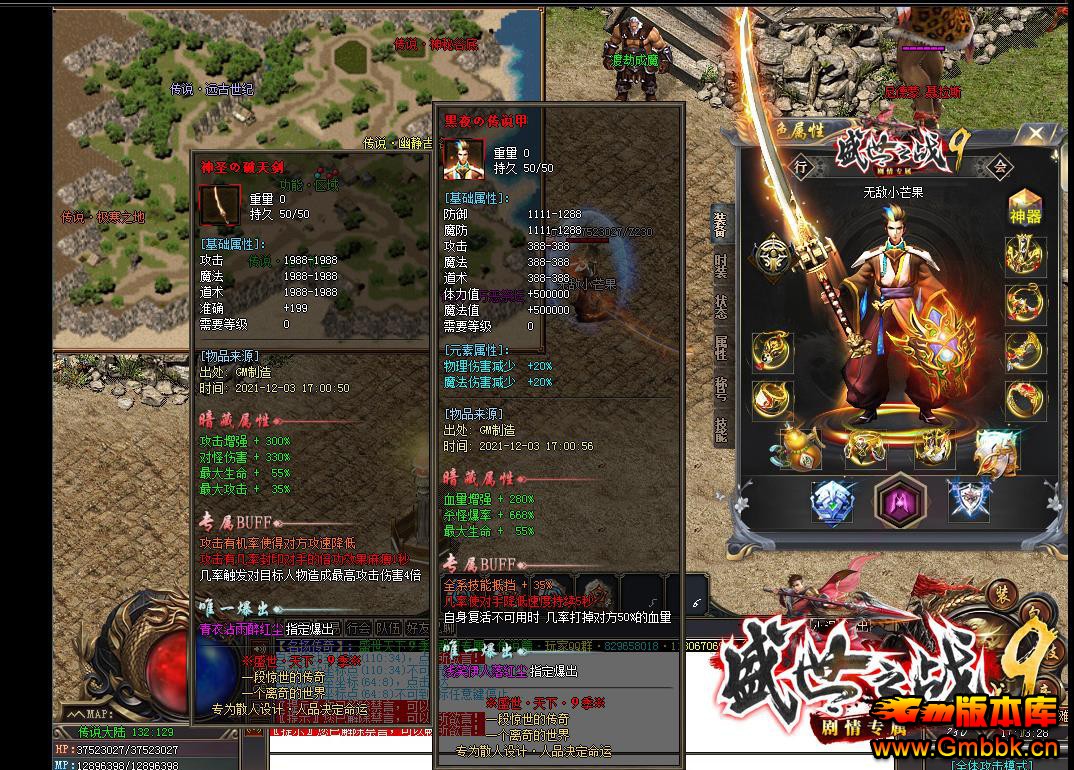Image resolution: width=1074 pixels, height=770 pixels.
Task: Select the winged shield emblem slot
Action: pyautogui.click(x=968, y=500)
